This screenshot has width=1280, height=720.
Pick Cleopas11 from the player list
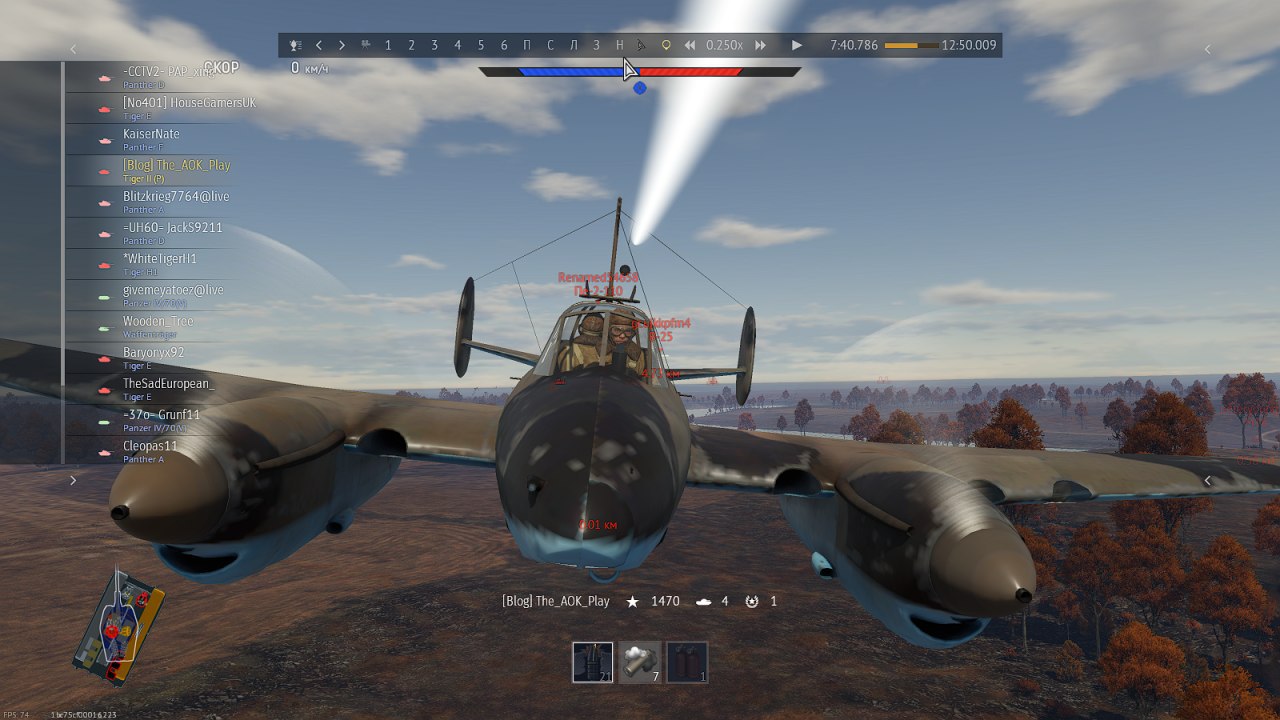tap(150, 446)
